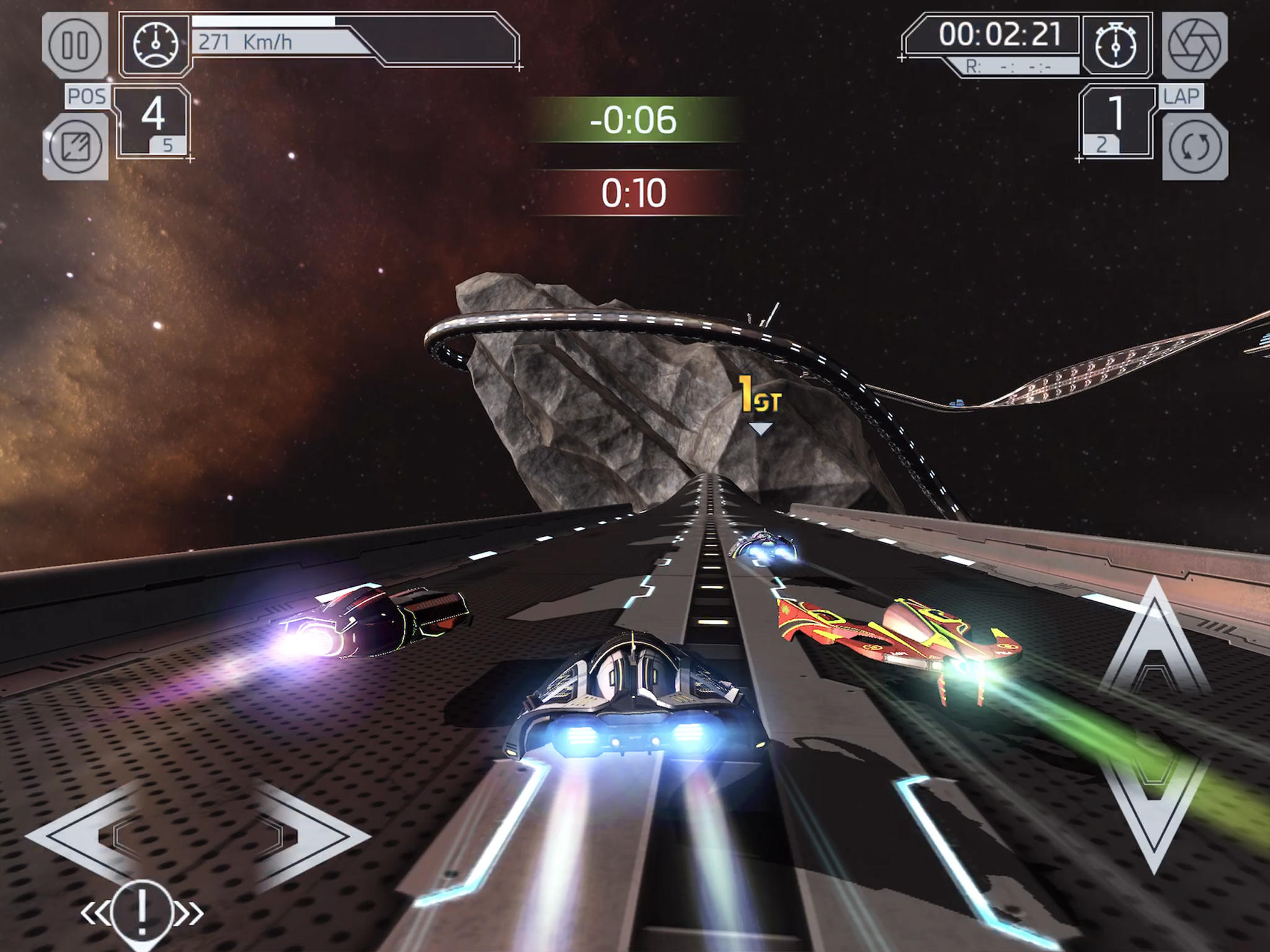
Task: Click the speedometer gauge icon
Action: (156, 43)
